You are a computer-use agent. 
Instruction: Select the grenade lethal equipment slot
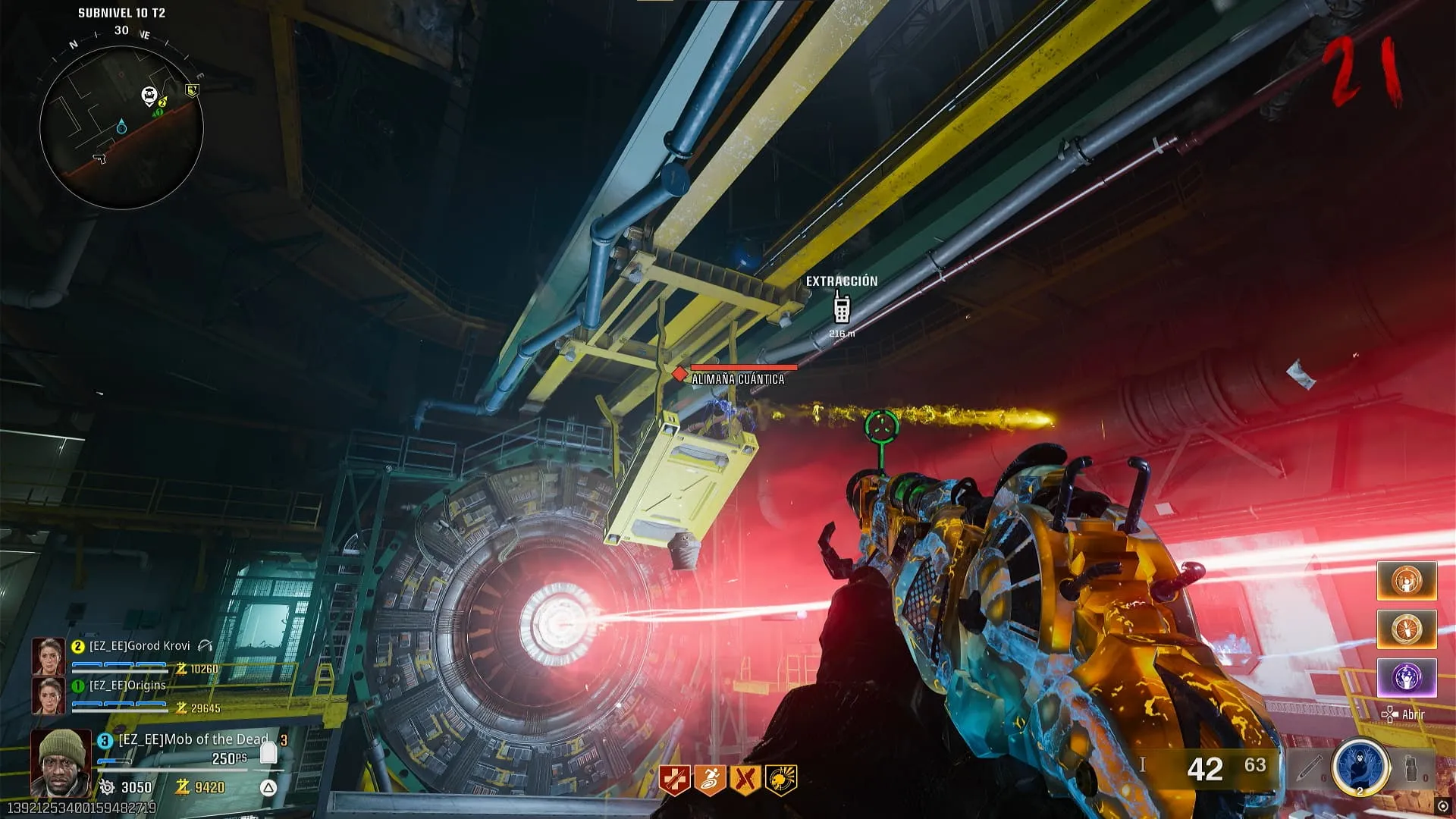(x=1411, y=767)
